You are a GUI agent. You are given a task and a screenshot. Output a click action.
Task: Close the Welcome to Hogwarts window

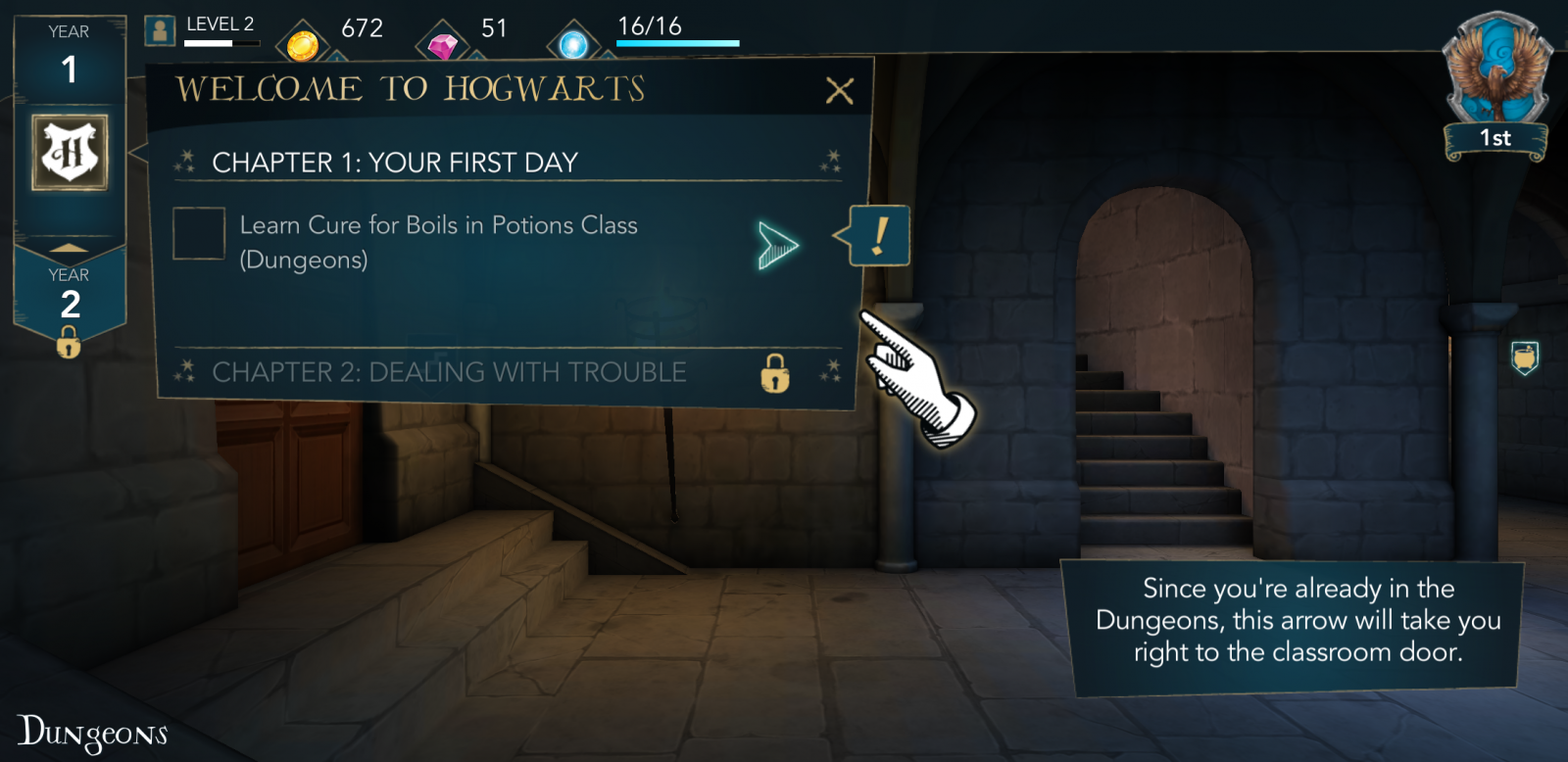[x=840, y=91]
